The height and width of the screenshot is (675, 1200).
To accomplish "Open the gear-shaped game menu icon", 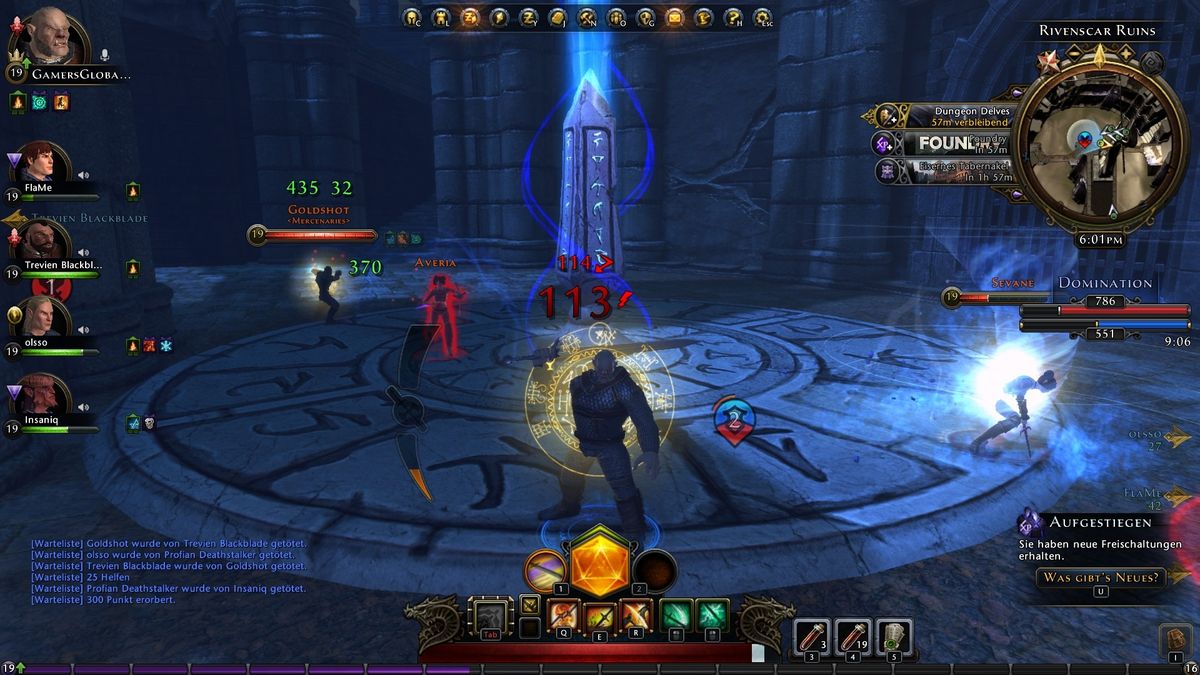I will (x=763, y=16).
